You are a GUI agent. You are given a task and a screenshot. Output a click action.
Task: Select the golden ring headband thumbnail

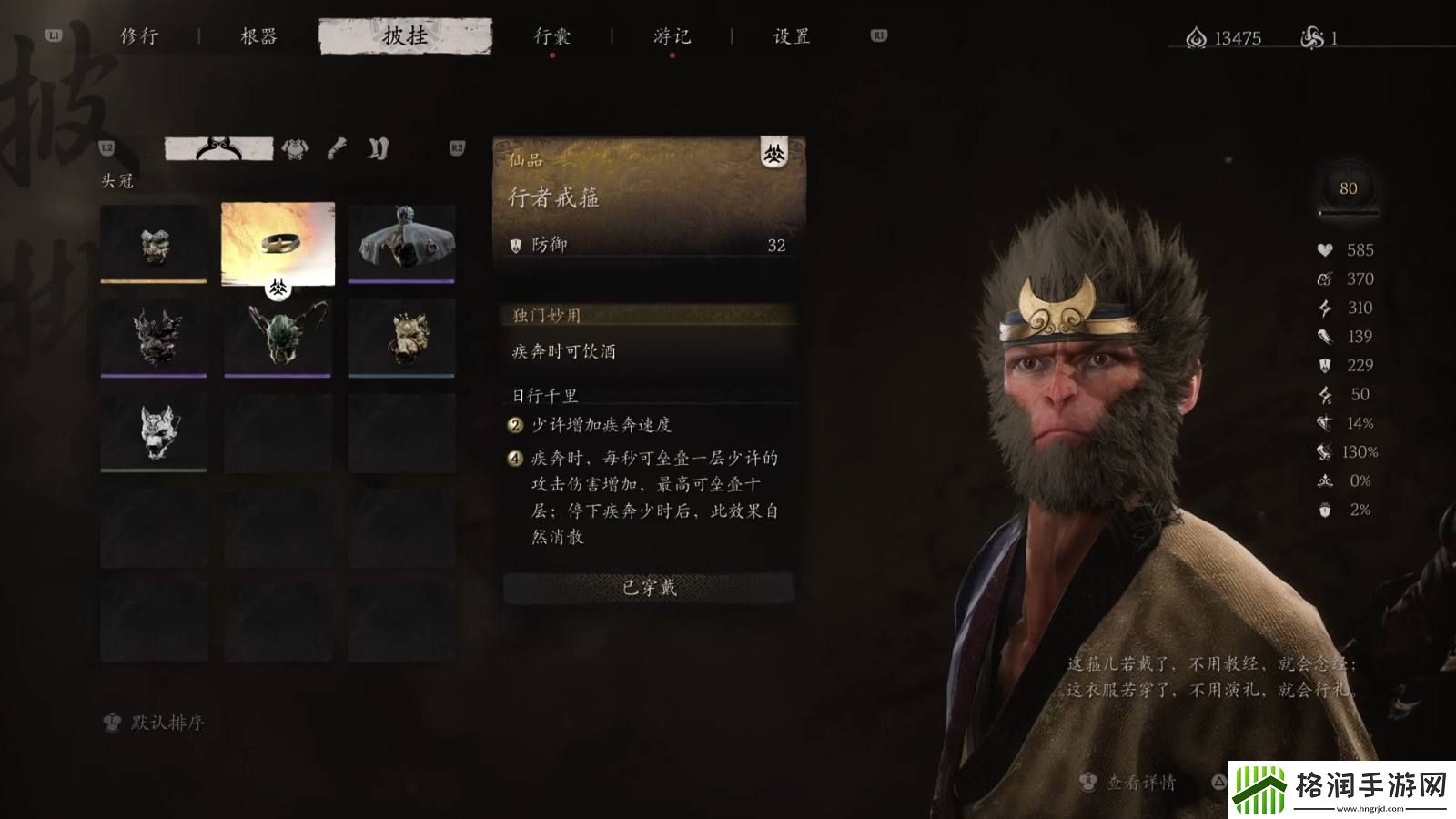click(x=278, y=246)
